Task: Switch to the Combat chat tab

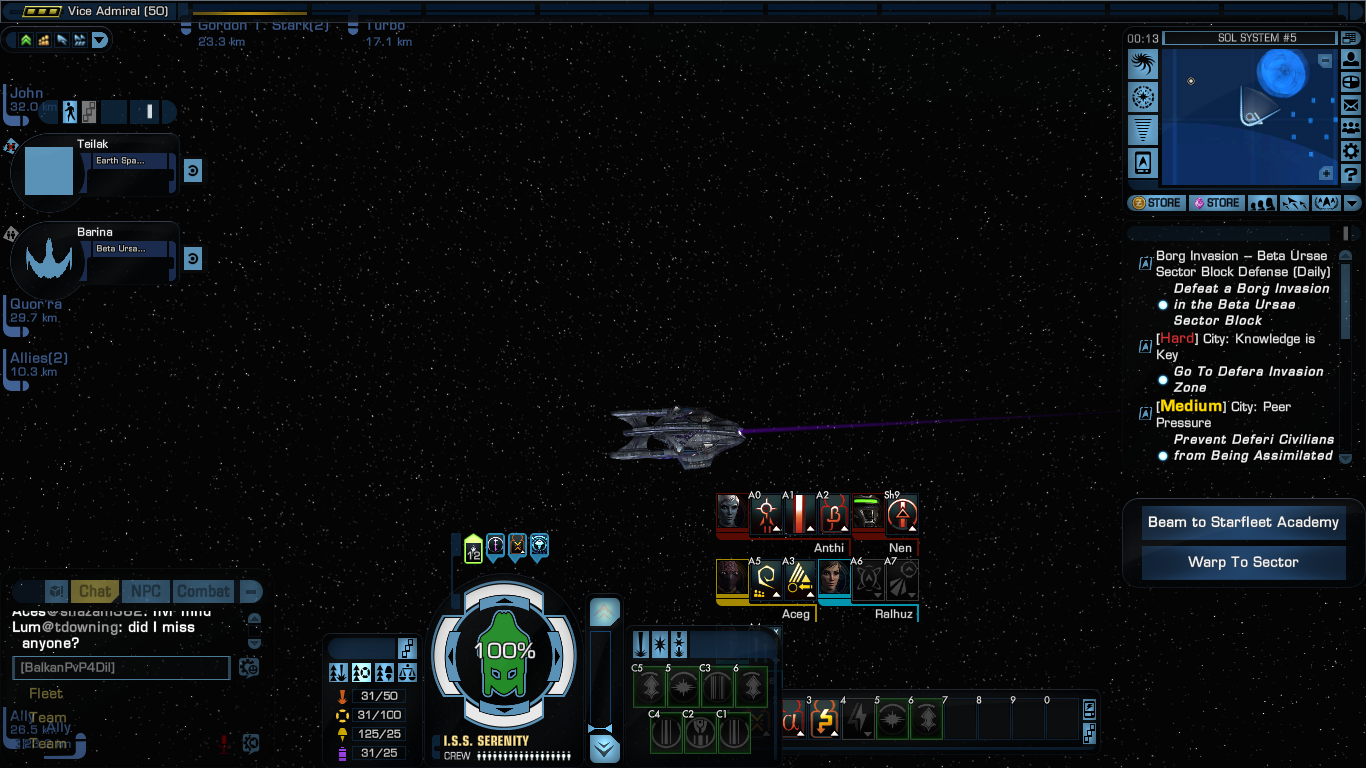Action: tap(203, 591)
